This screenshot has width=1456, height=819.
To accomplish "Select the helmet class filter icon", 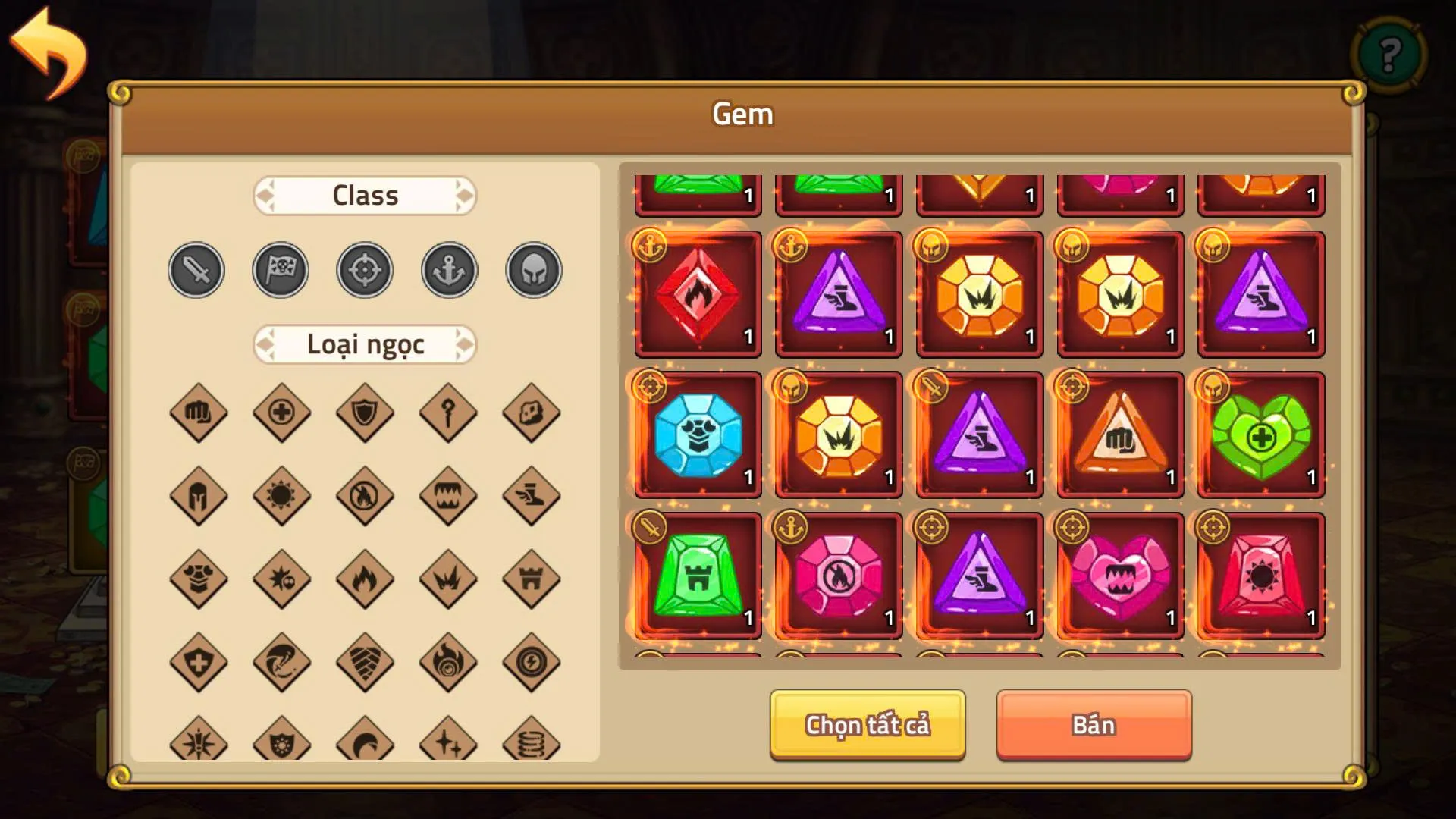I will [532, 270].
